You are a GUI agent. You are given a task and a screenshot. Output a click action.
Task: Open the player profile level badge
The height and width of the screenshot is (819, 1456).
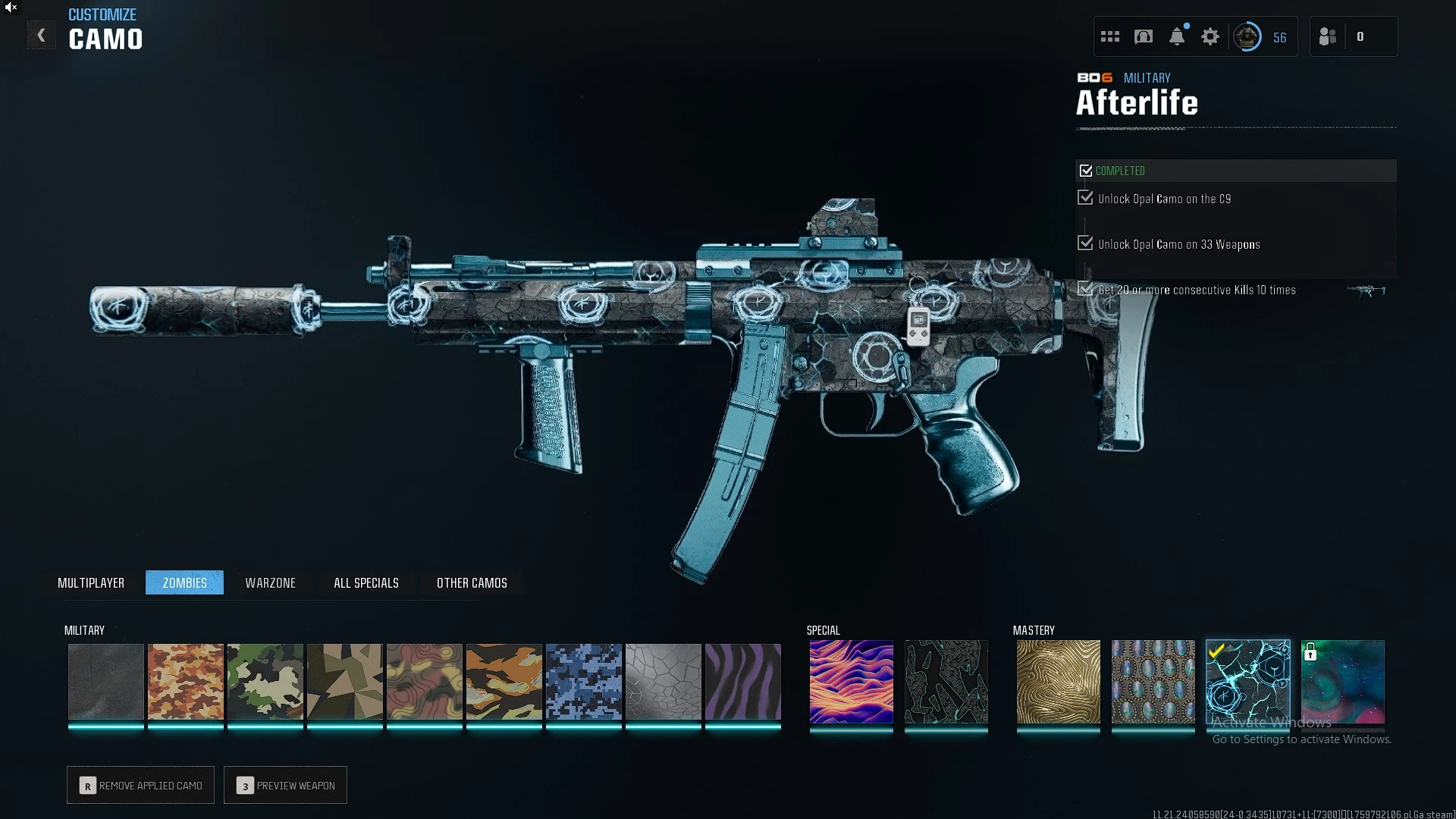[1247, 36]
